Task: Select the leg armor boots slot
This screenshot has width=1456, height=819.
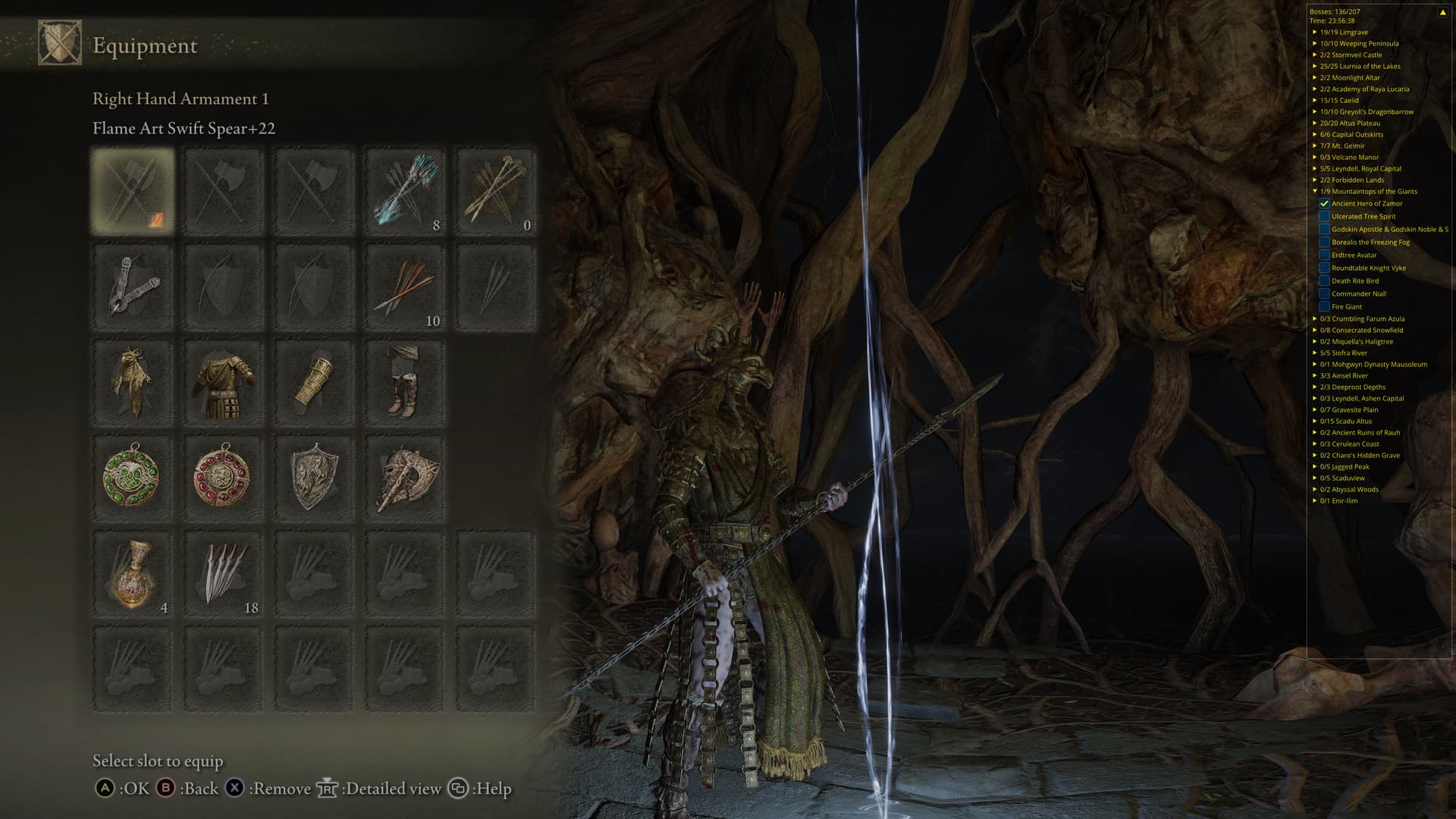Action: pyautogui.click(x=406, y=381)
